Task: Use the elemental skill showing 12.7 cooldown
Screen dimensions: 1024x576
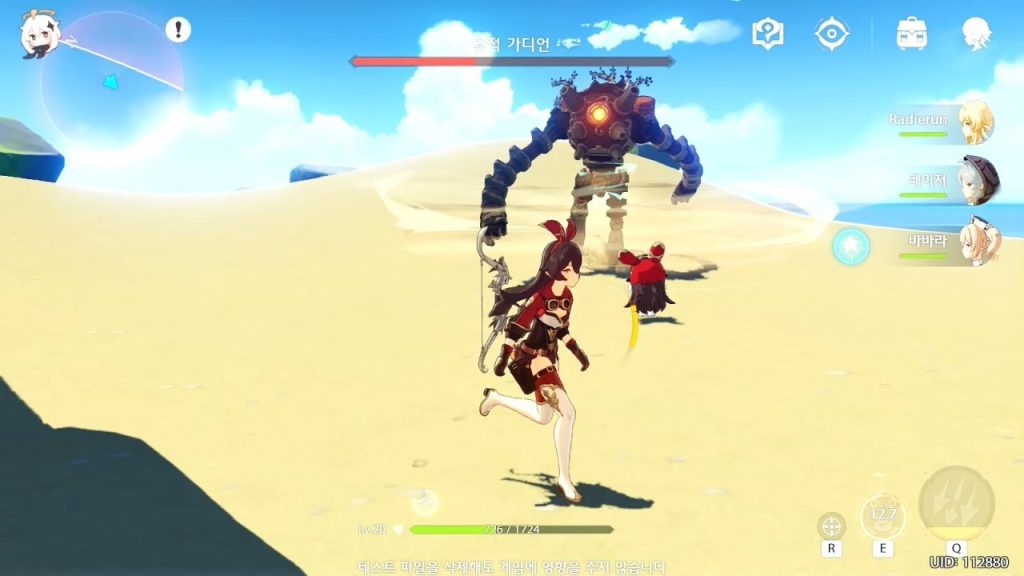Action: click(x=883, y=517)
